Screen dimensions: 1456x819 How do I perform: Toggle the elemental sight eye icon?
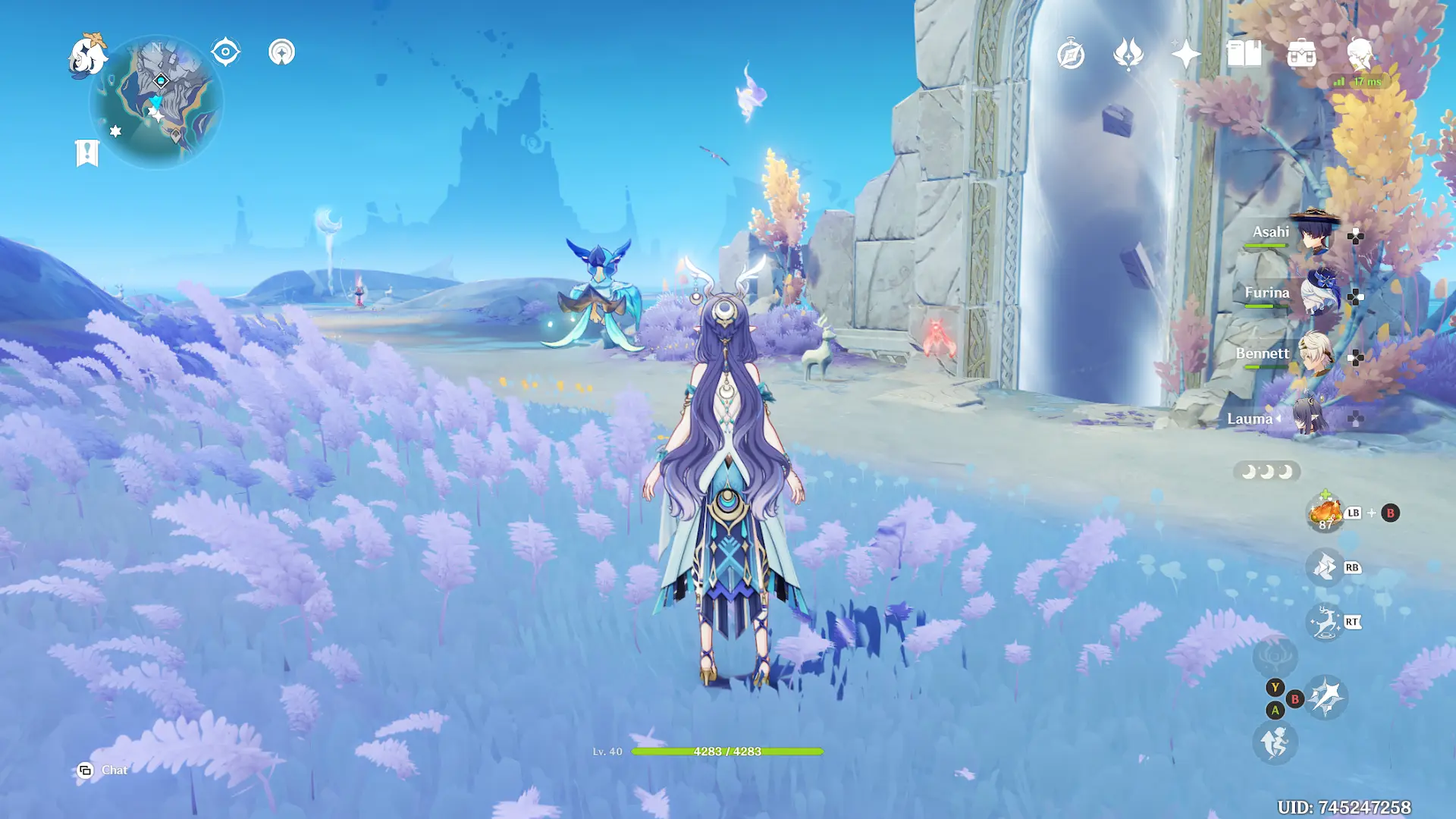point(225,52)
